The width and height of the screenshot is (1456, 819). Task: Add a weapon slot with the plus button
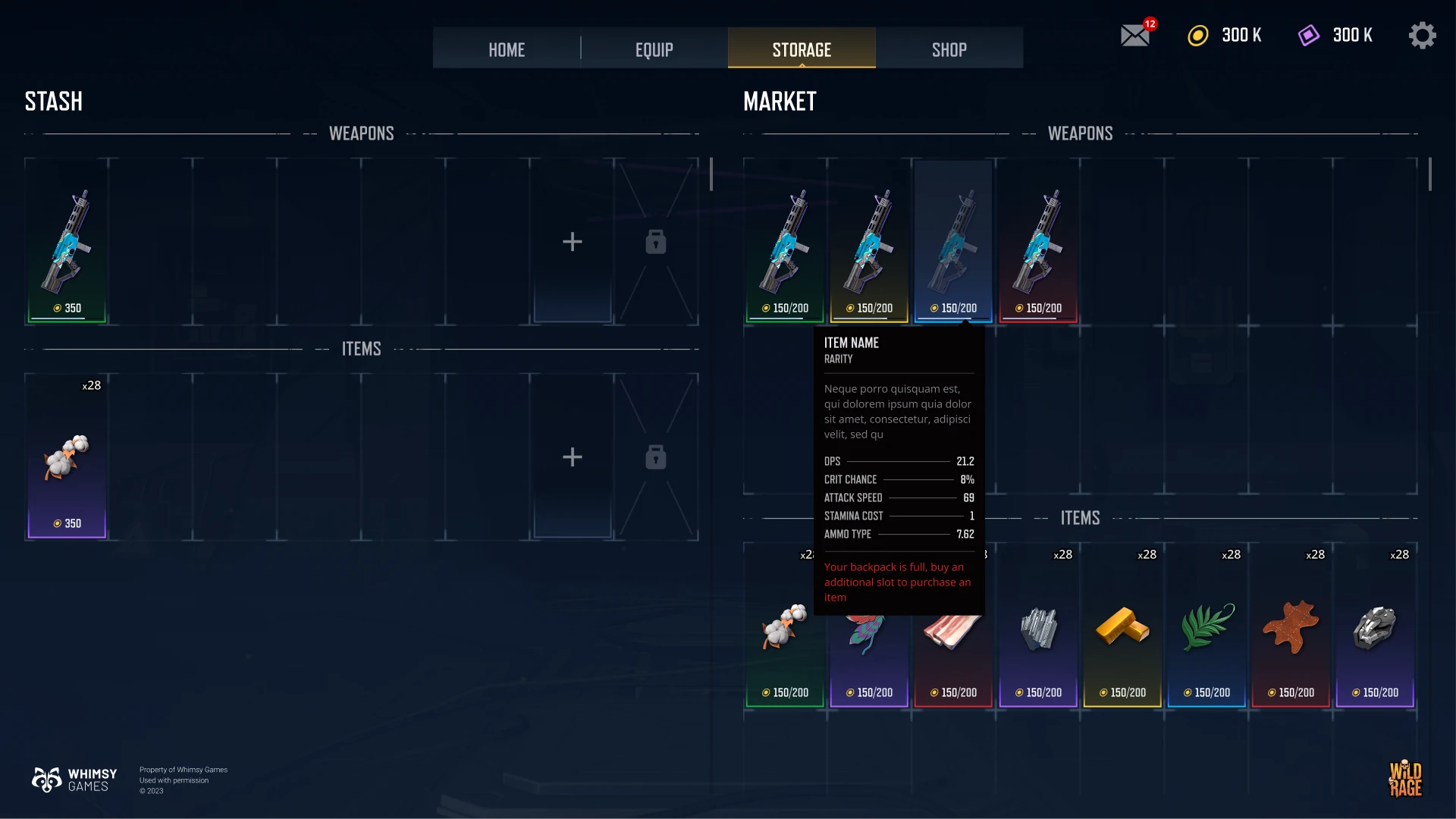tap(573, 242)
